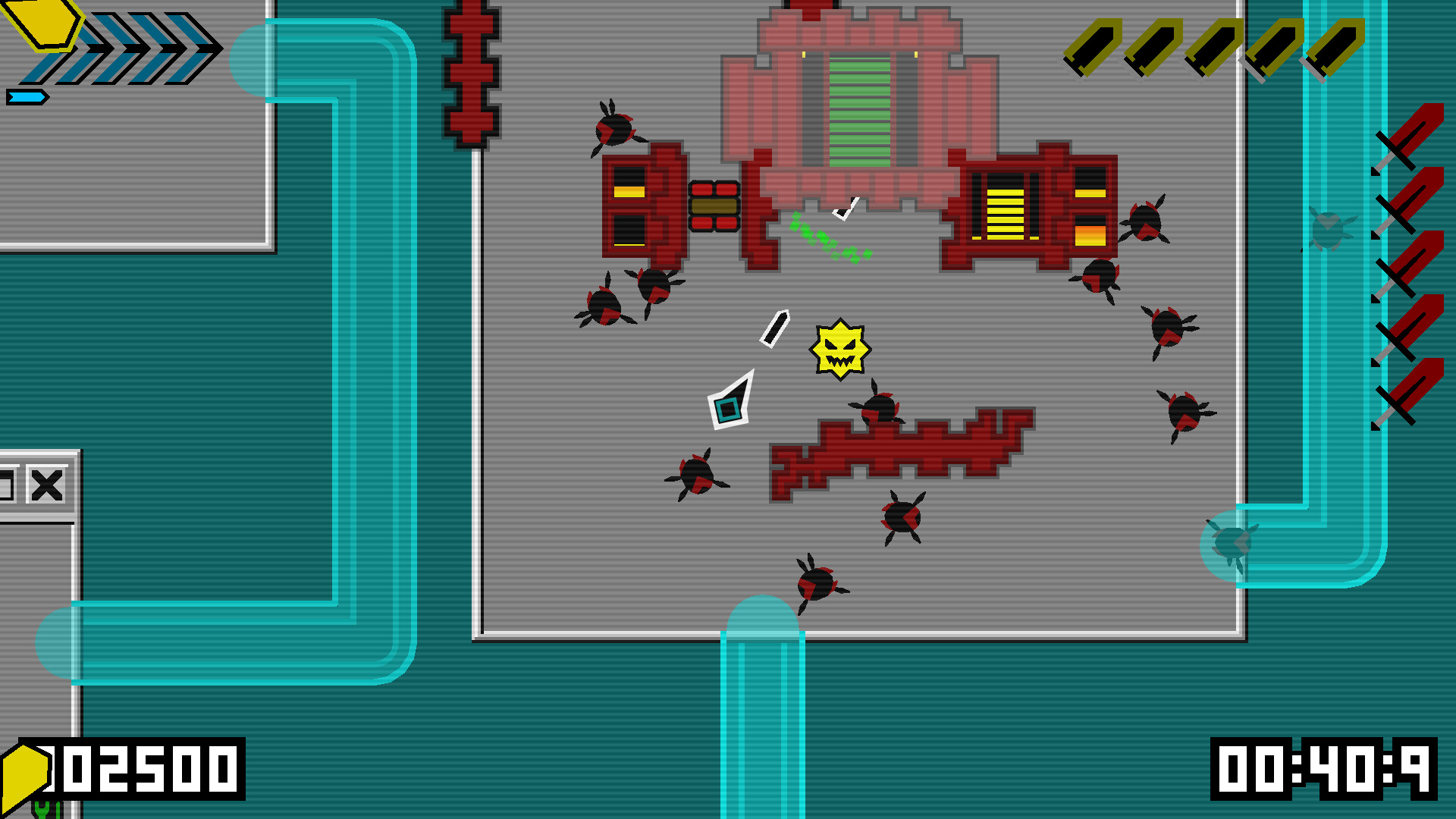Screen dimensions: 1456x819
Task: Click the red jagged wall in the arena center
Action: 902,451
